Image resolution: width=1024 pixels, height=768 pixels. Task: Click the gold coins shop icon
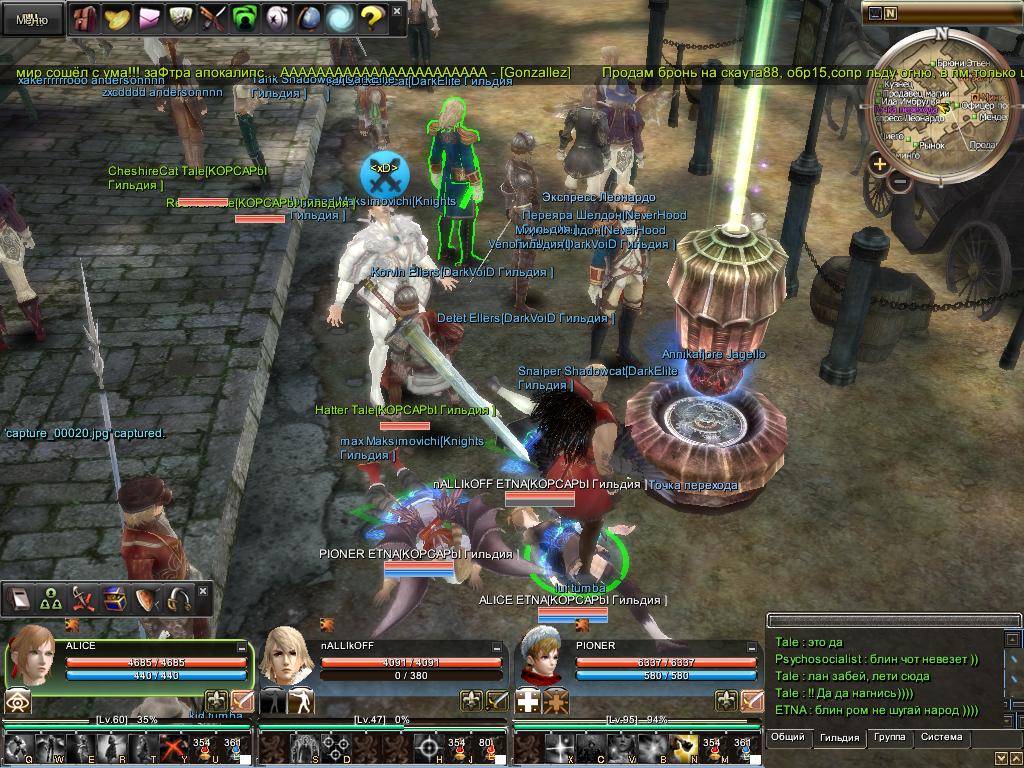[117, 18]
